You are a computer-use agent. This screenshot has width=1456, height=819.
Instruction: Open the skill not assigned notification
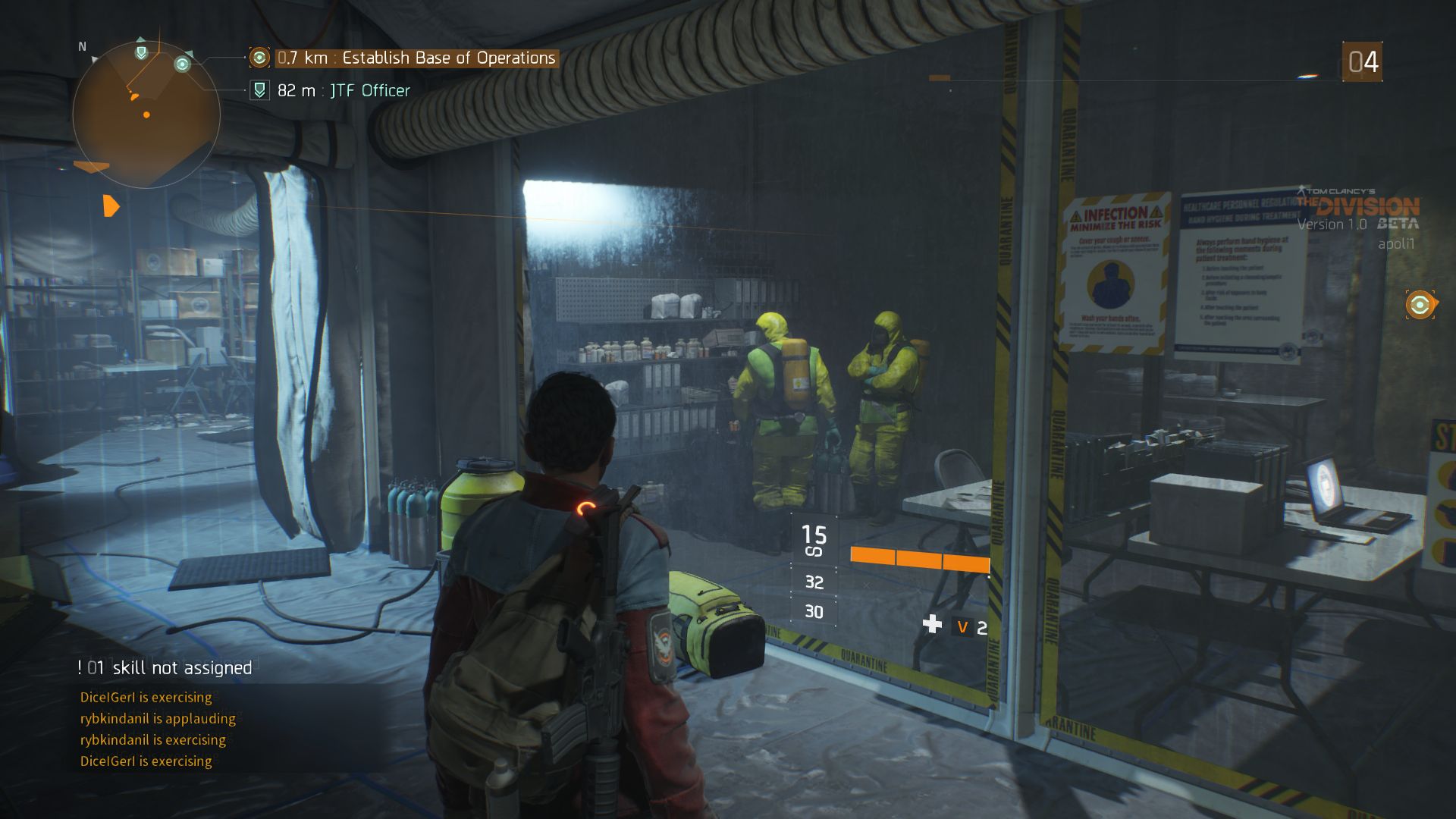pyautogui.click(x=165, y=668)
